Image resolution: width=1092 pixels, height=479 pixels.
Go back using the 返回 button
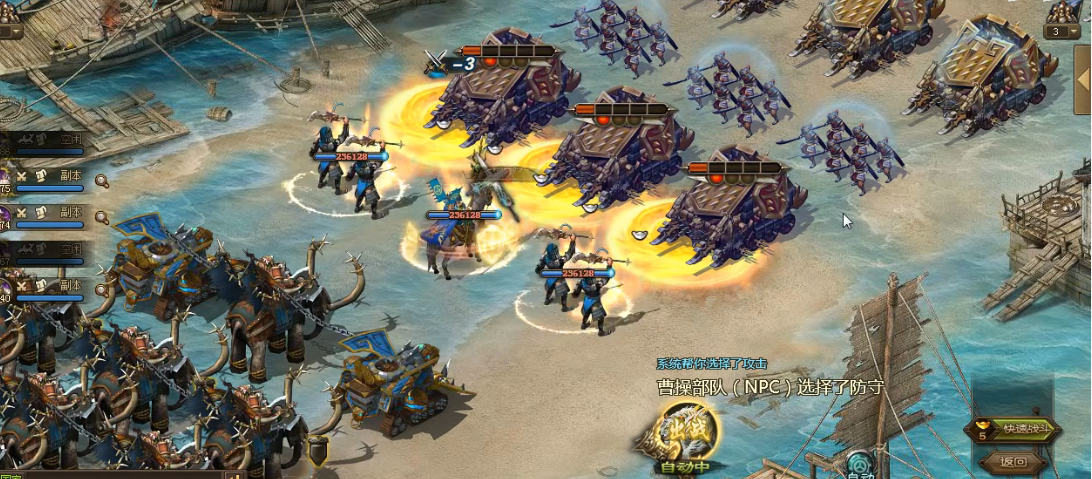click(x=1014, y=462)
